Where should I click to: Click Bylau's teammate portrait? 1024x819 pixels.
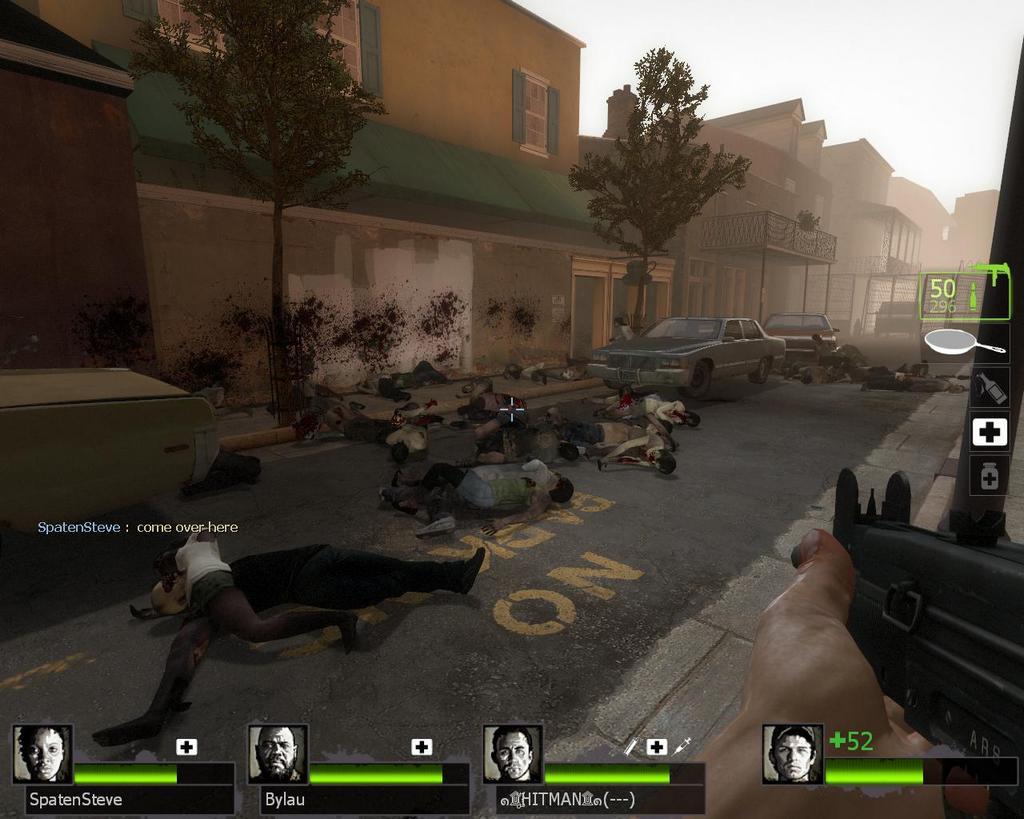(277, 753)
